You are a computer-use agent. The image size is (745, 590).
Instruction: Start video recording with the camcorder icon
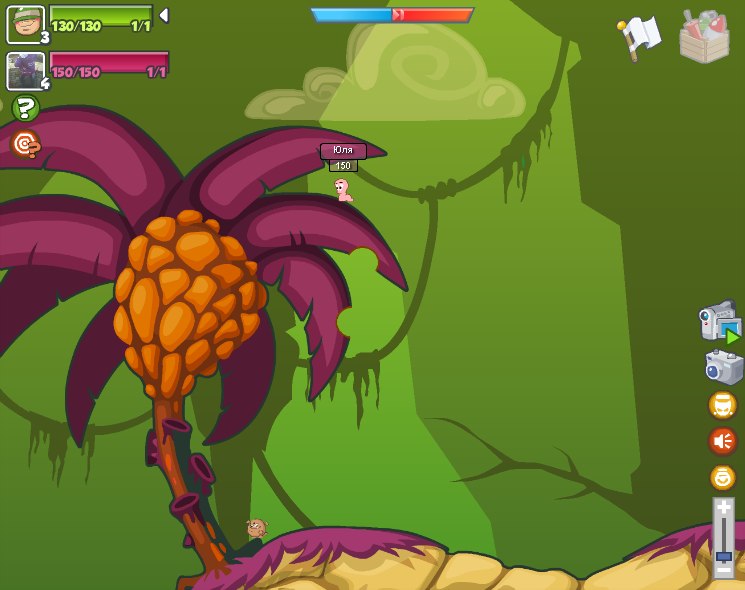719,322
